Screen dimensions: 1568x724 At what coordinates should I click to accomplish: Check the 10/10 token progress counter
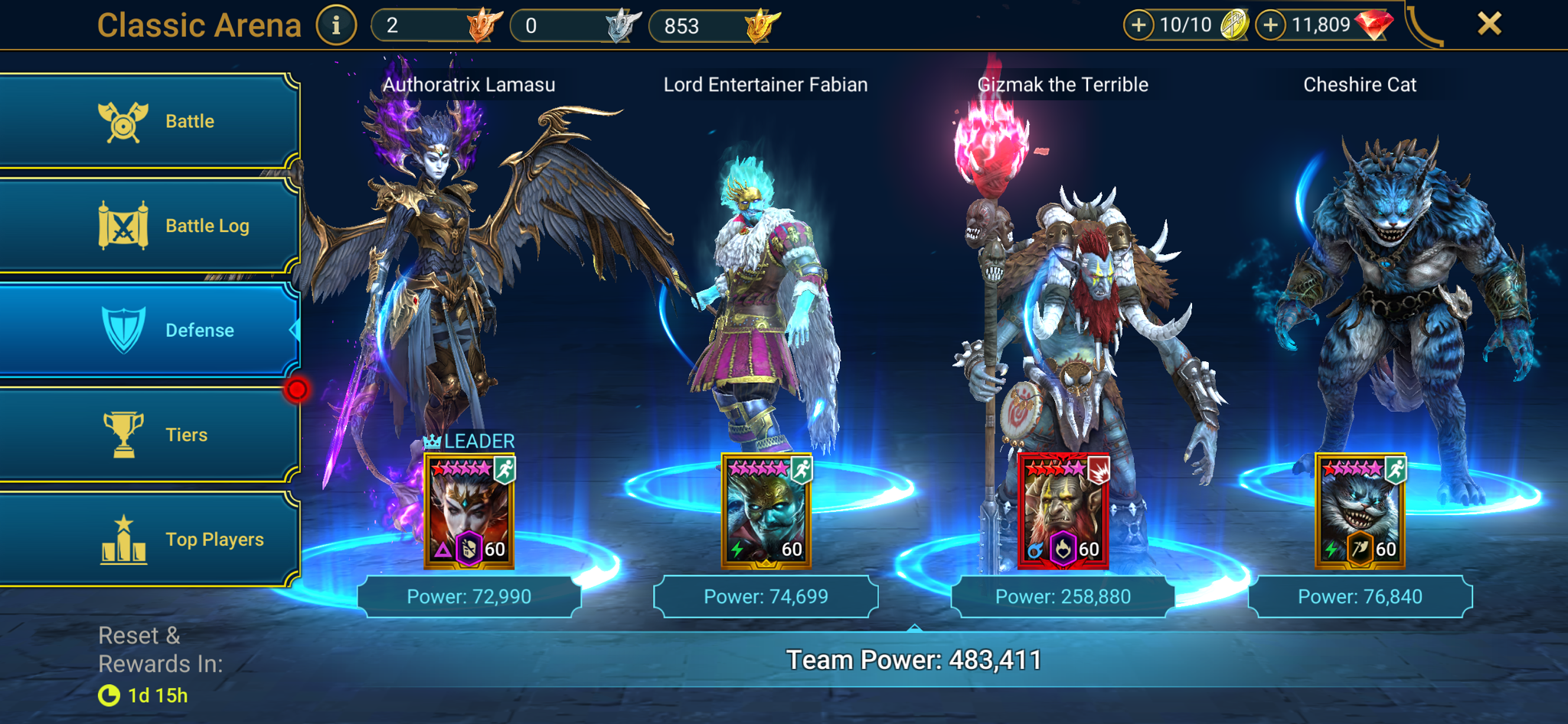coord(1185,24)
